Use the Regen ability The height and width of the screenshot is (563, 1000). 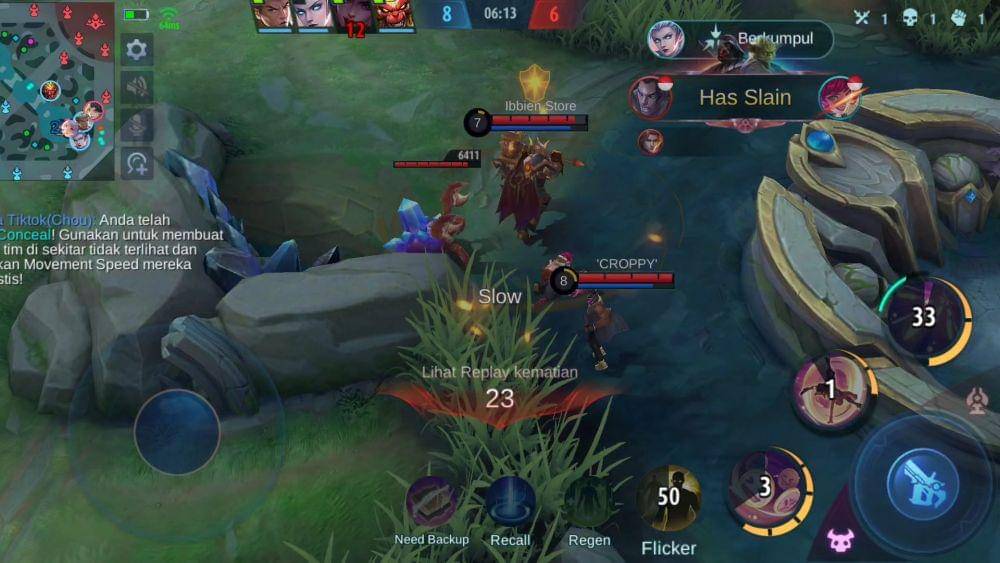click(589, 503)
